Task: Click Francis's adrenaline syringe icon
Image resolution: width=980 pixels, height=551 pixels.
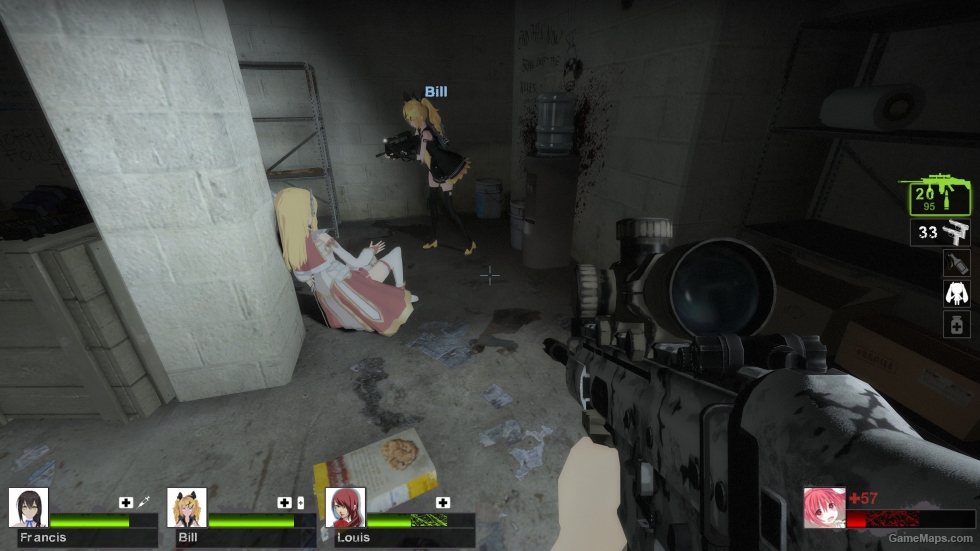Action: click(x=144, y=502)
